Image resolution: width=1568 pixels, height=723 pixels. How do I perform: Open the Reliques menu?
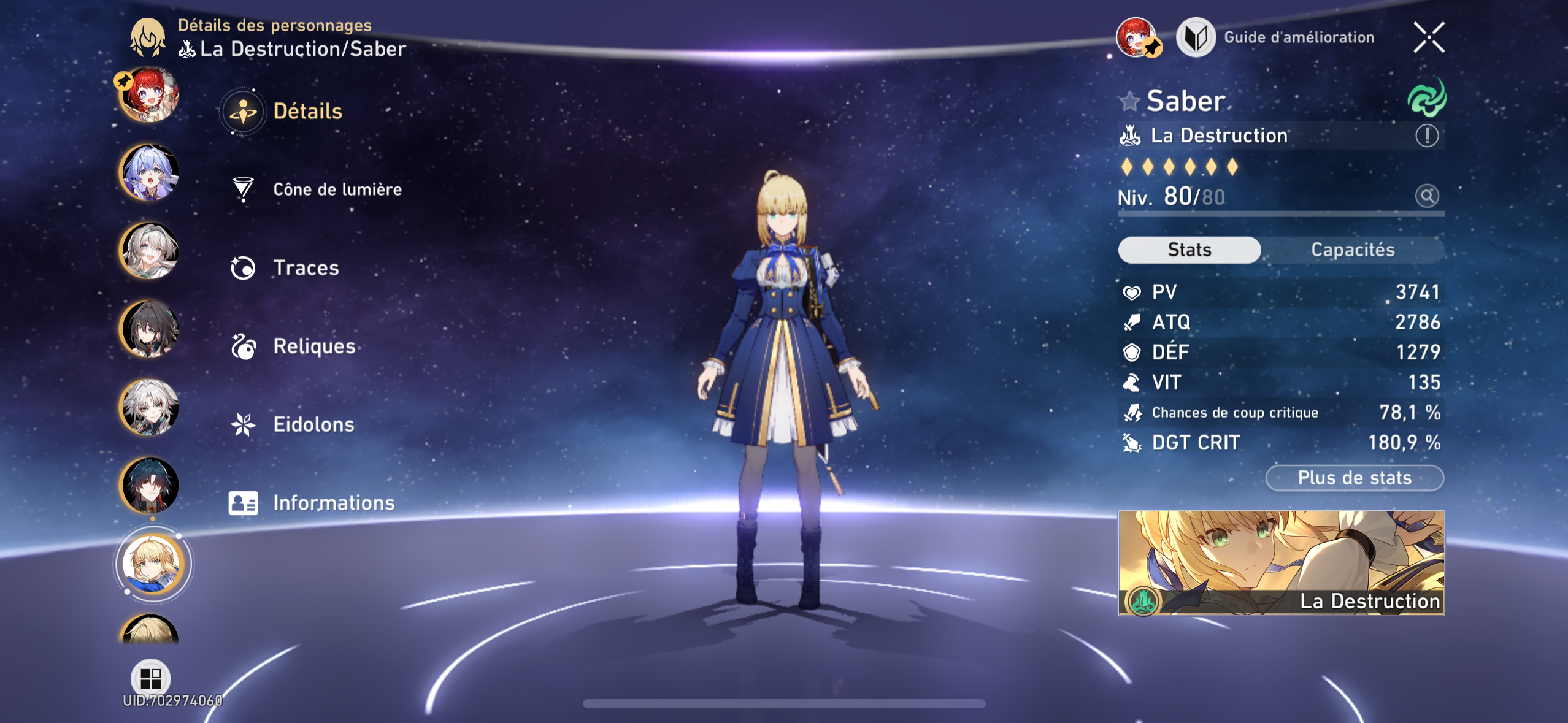coord(313,346)
